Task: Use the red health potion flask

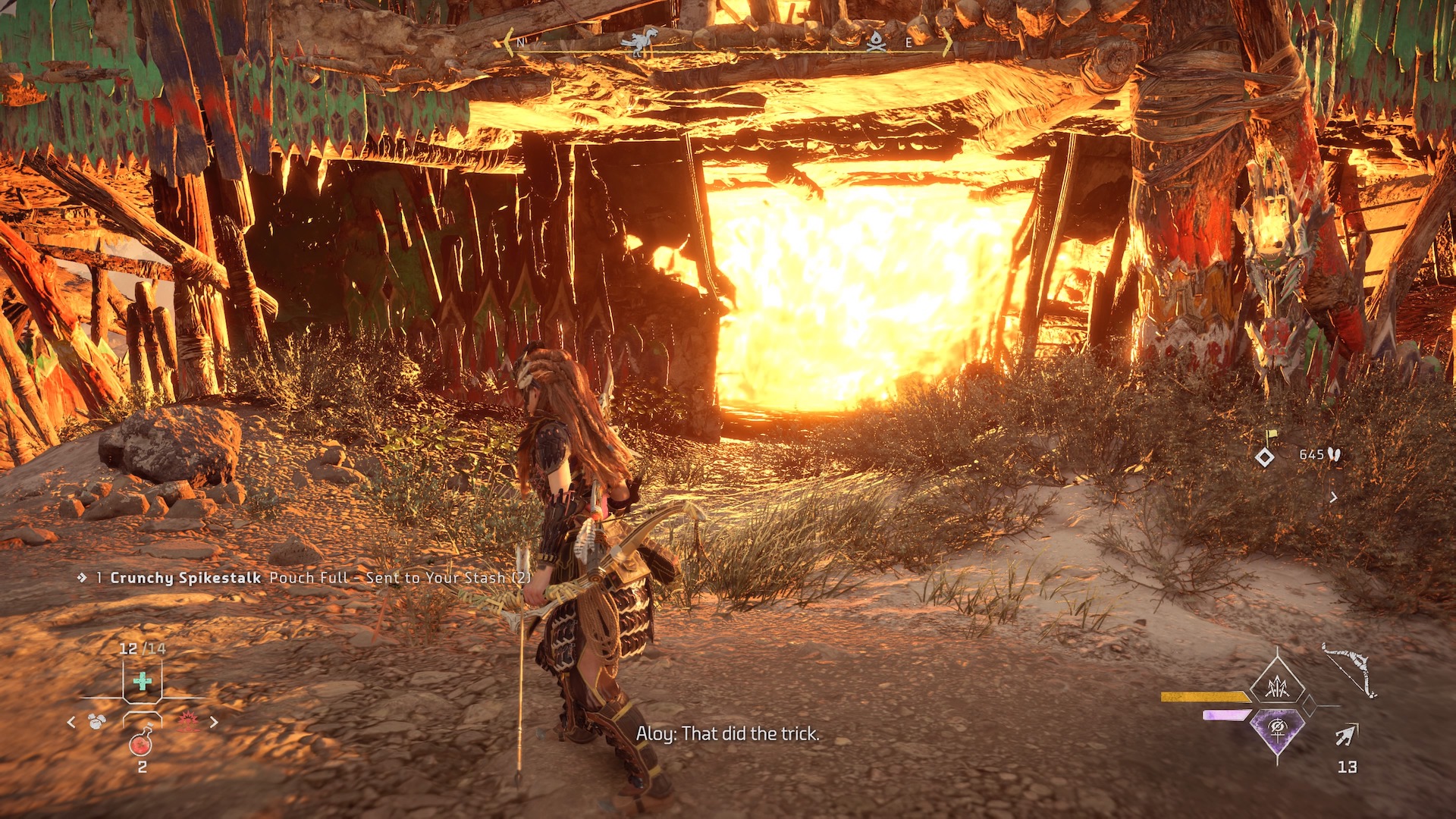Action: pos(141,743)
